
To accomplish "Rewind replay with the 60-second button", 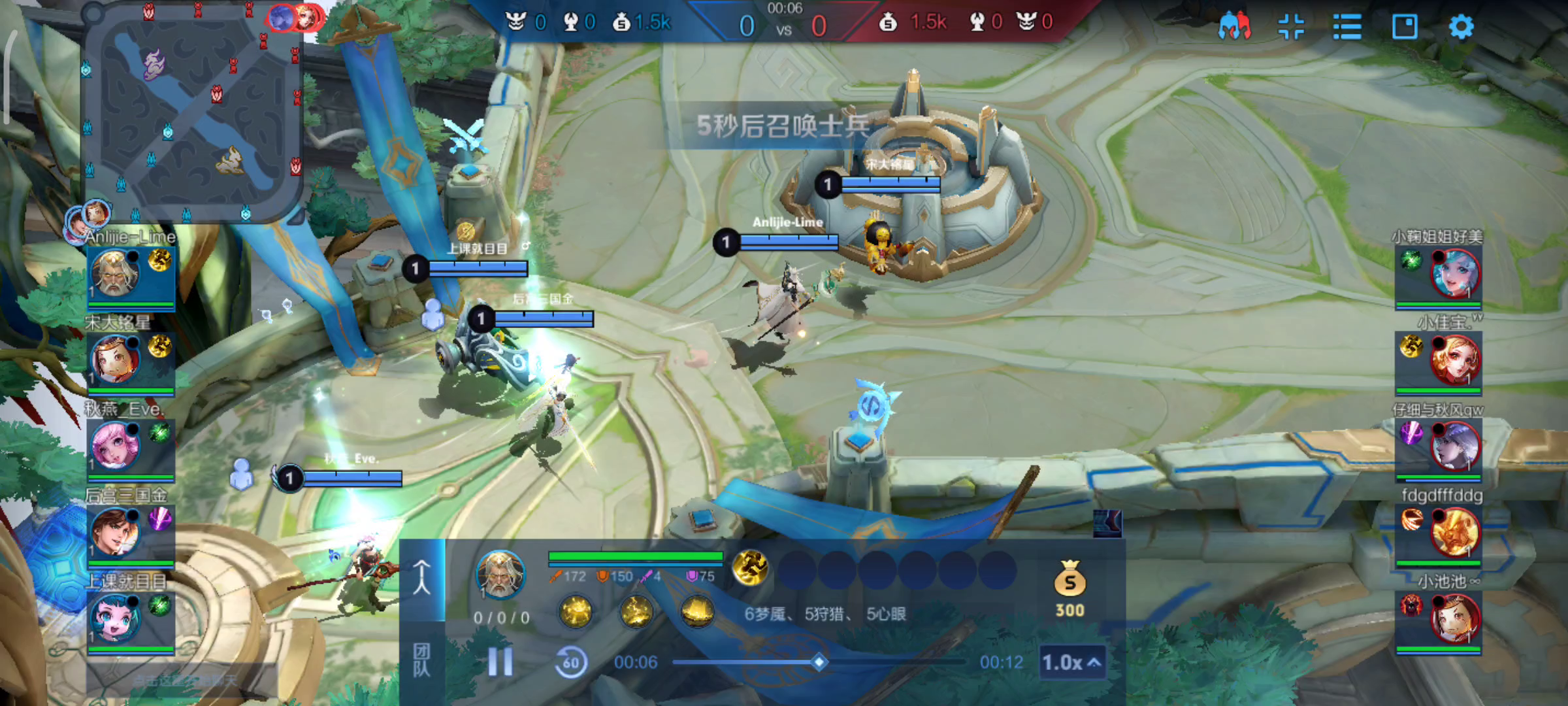I will [570, 662].
